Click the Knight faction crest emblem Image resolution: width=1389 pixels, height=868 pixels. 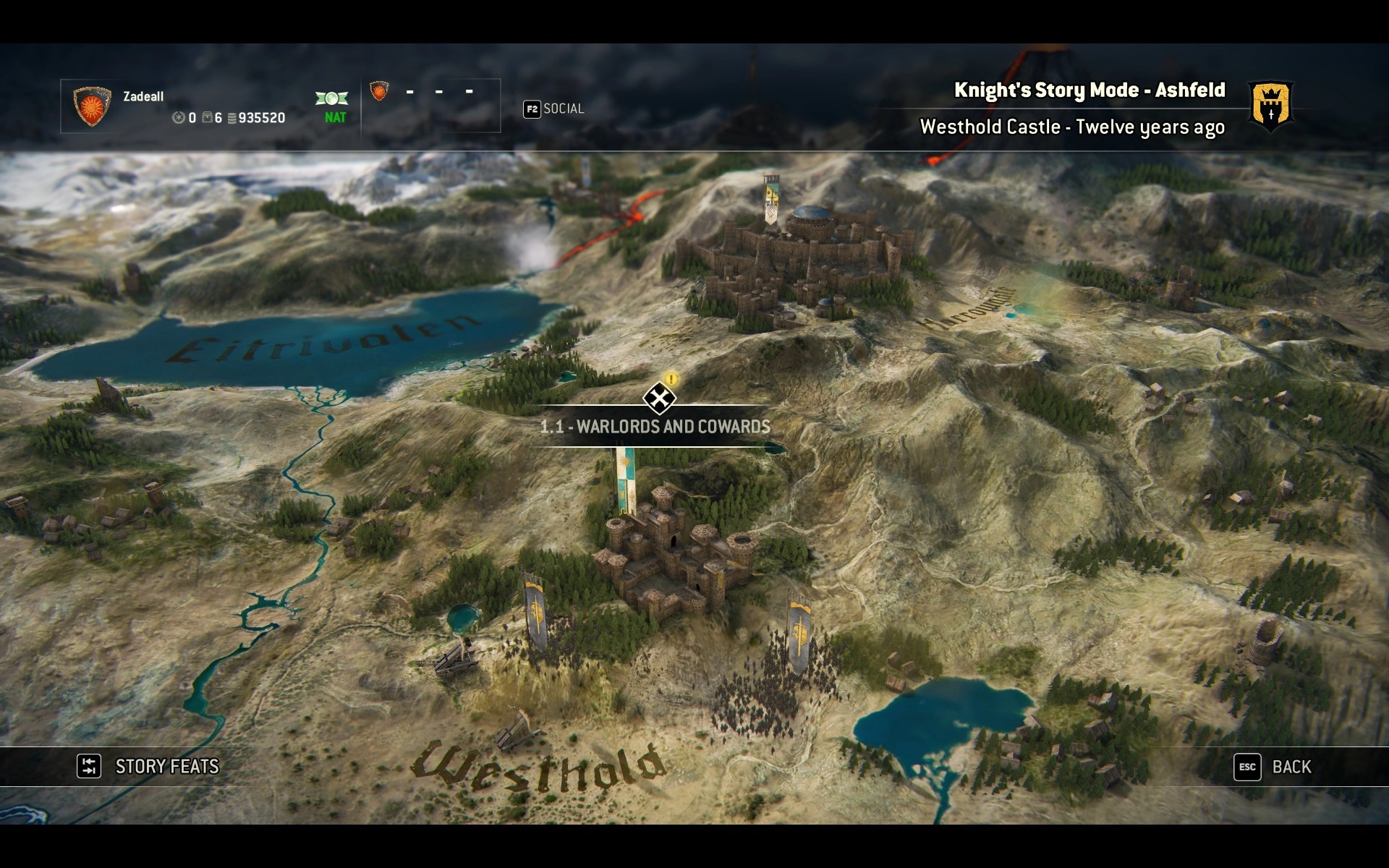point(1270,107)
